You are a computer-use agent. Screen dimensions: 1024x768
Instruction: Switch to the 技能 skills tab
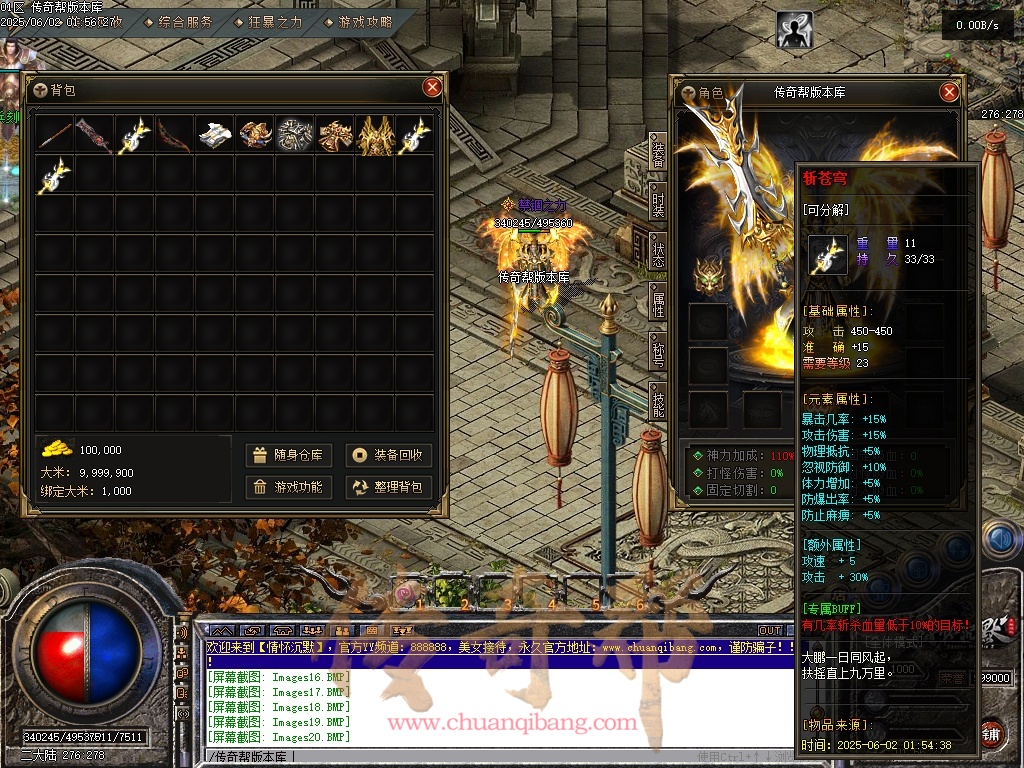tap(658, 398)
